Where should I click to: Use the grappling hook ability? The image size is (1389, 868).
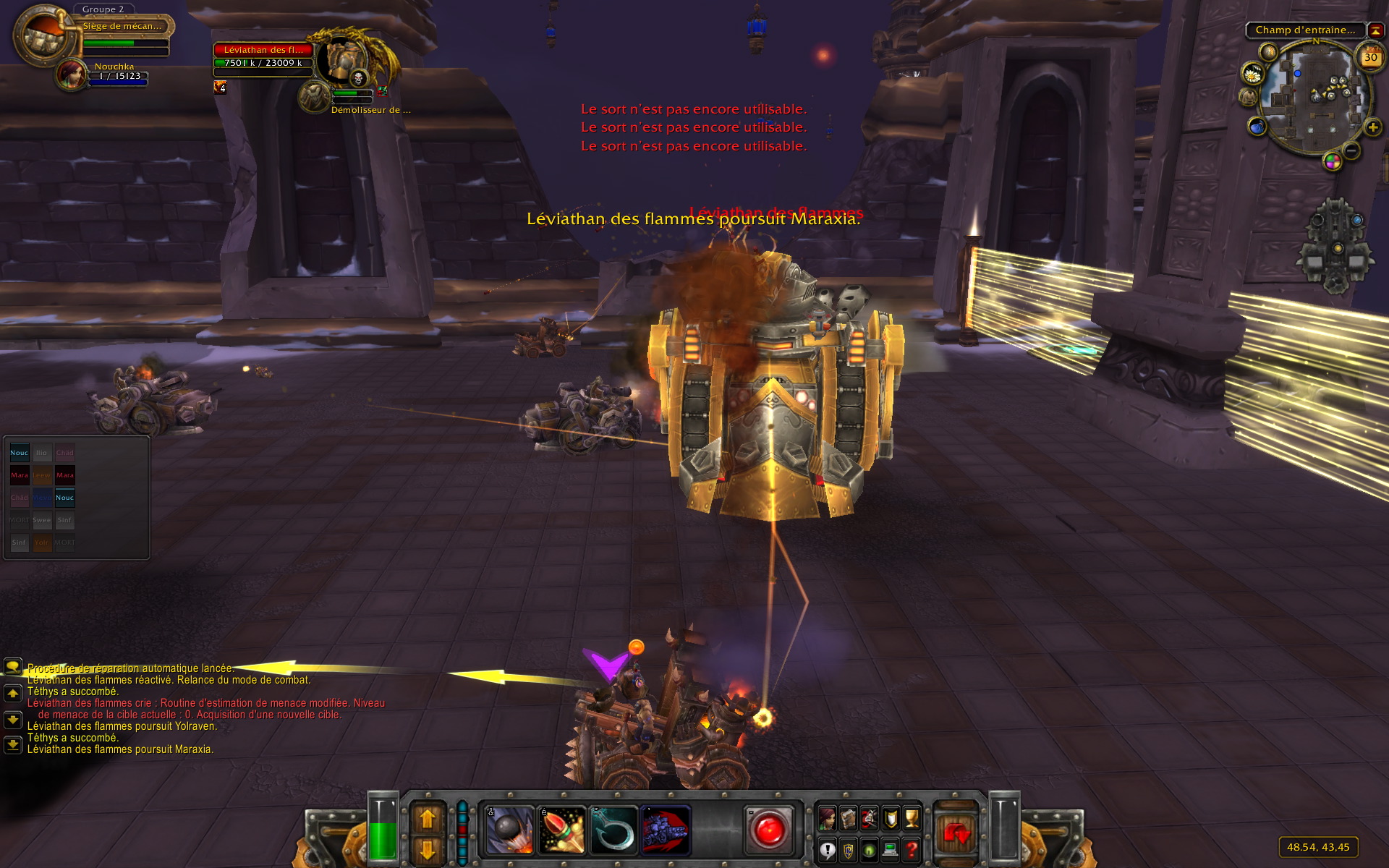[613, 830]
